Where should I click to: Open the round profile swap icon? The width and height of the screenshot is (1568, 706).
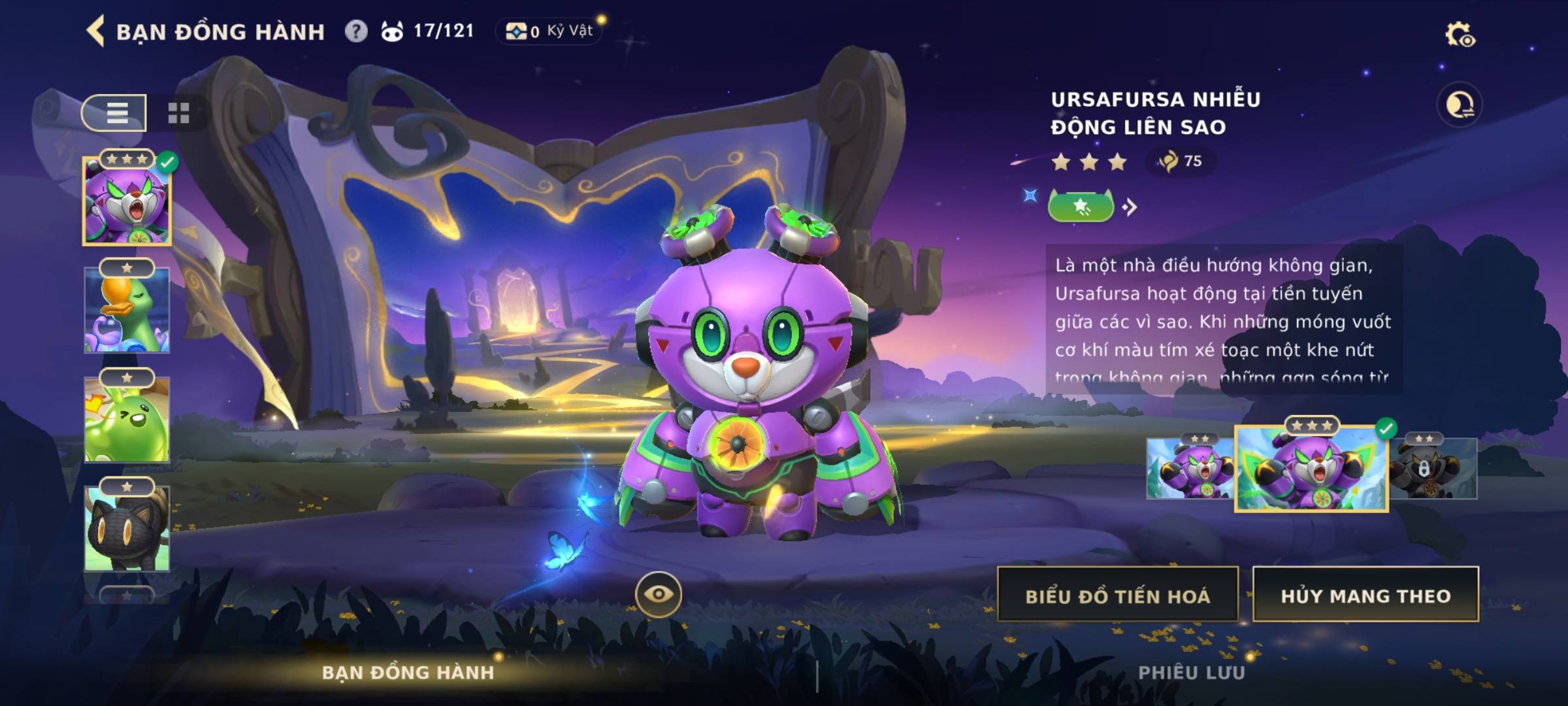1459,105
